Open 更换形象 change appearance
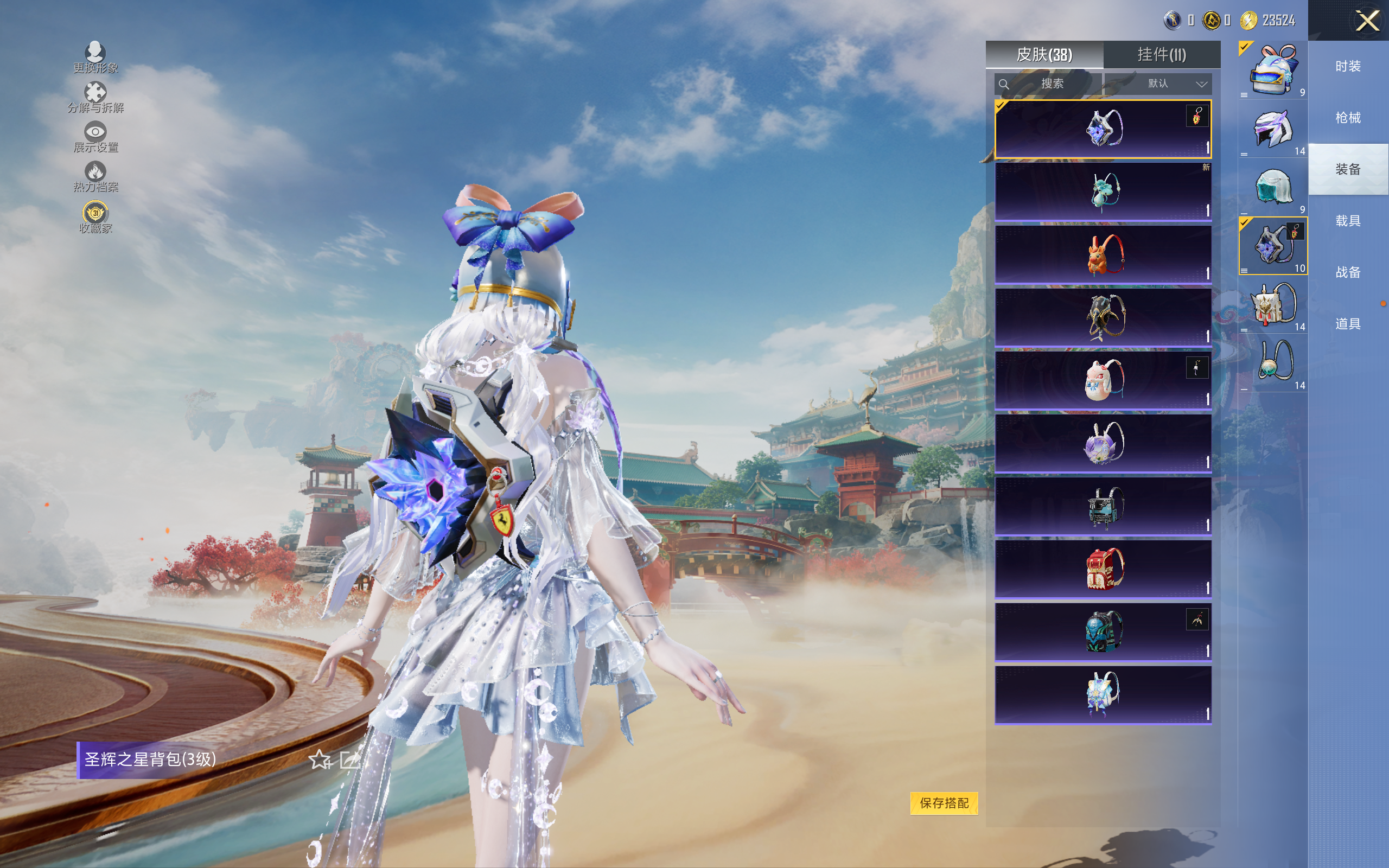The width and height of the screenshot is (1389, 868). pos(95,57)
